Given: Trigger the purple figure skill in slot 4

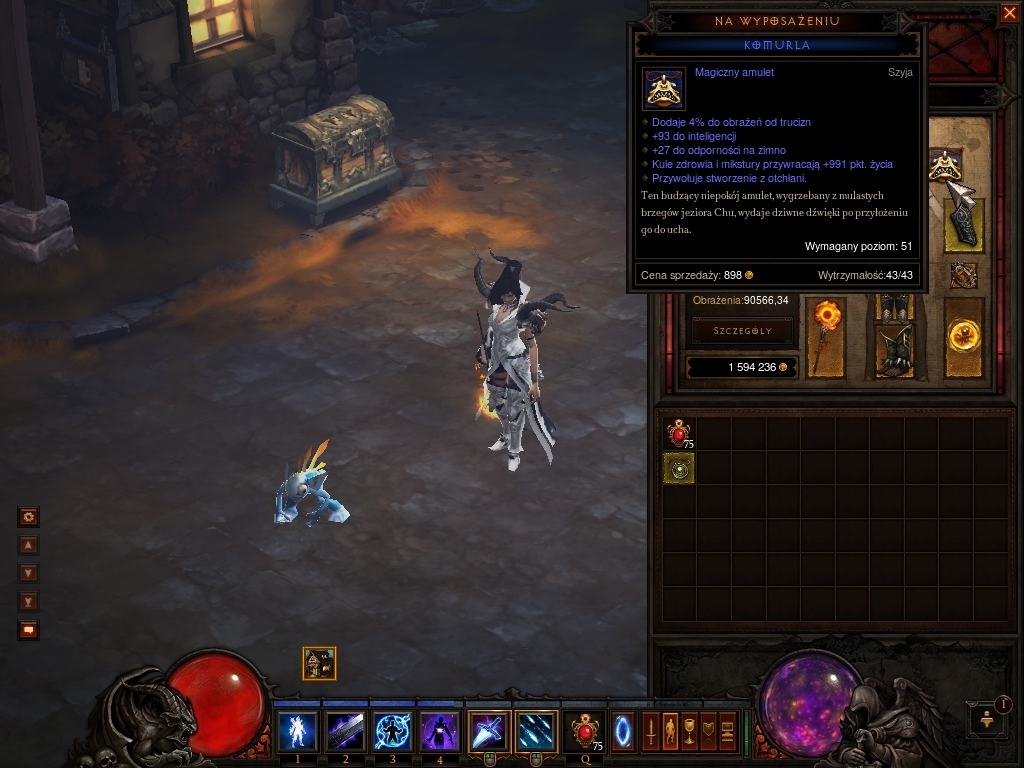Looking at the screenshot, I should coord(440,731).
